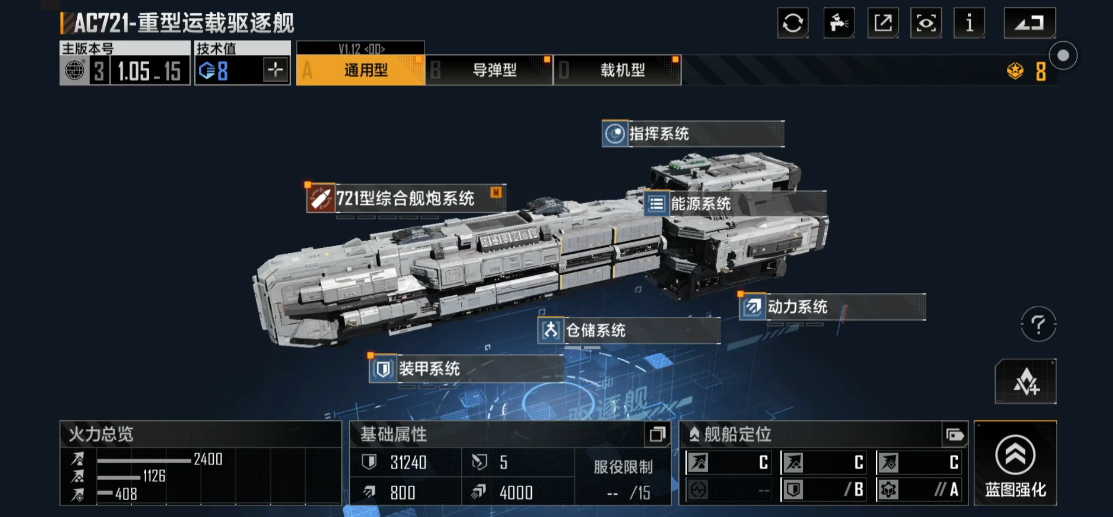This screenshot has width=1113, height=517.
Task: Expand the 基础属性 panel details
Action: tap(657, 435)
